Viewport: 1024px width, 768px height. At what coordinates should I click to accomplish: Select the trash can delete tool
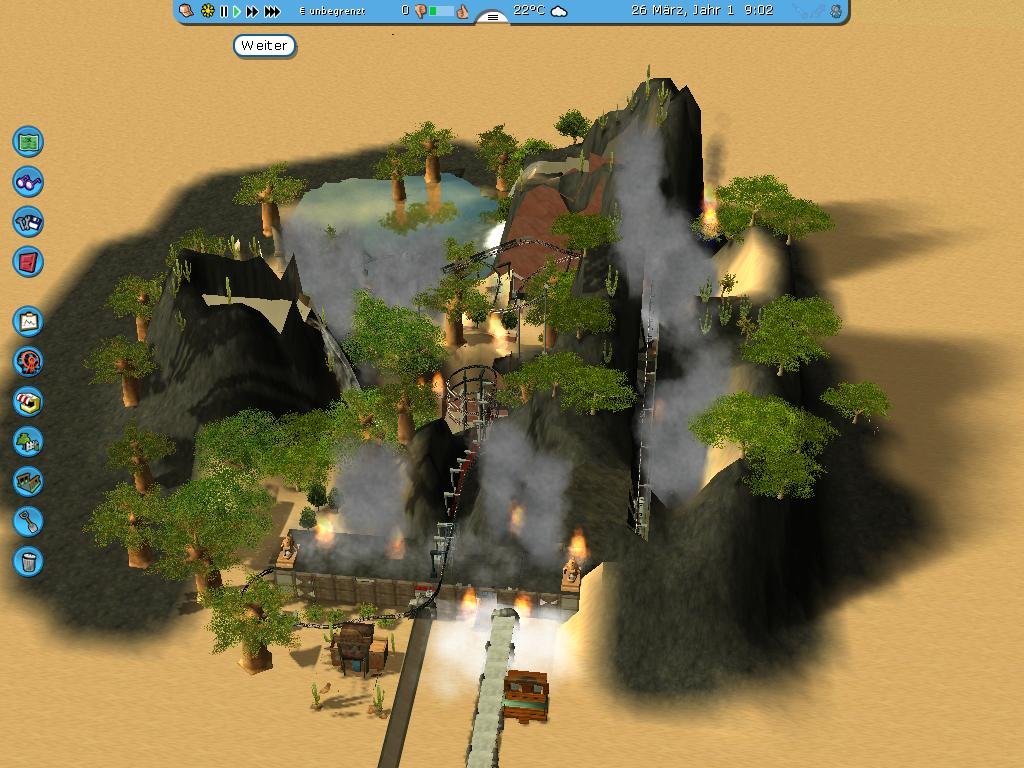[x=28, y=561]
